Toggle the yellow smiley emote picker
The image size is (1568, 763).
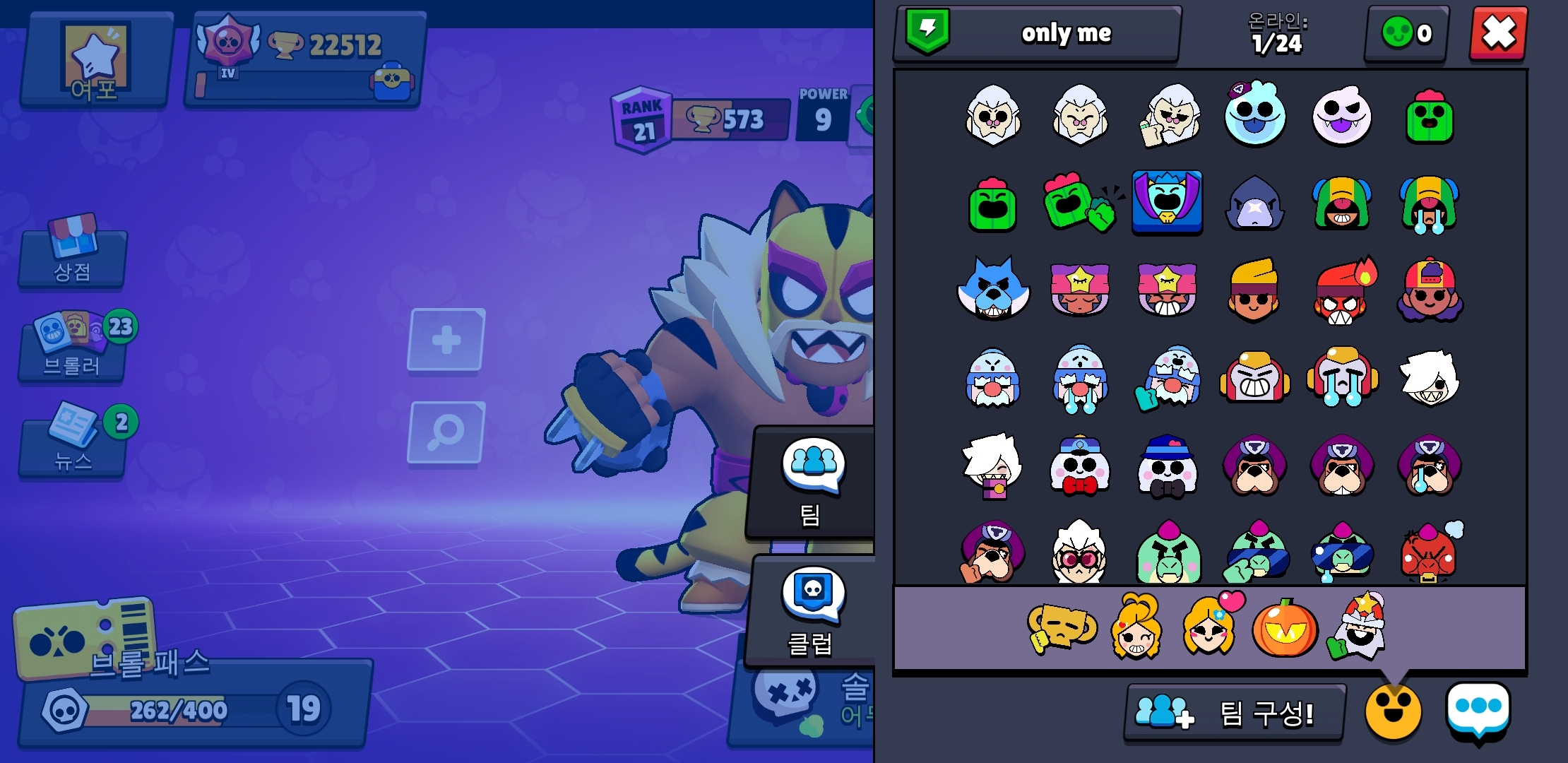(1392, 712)
